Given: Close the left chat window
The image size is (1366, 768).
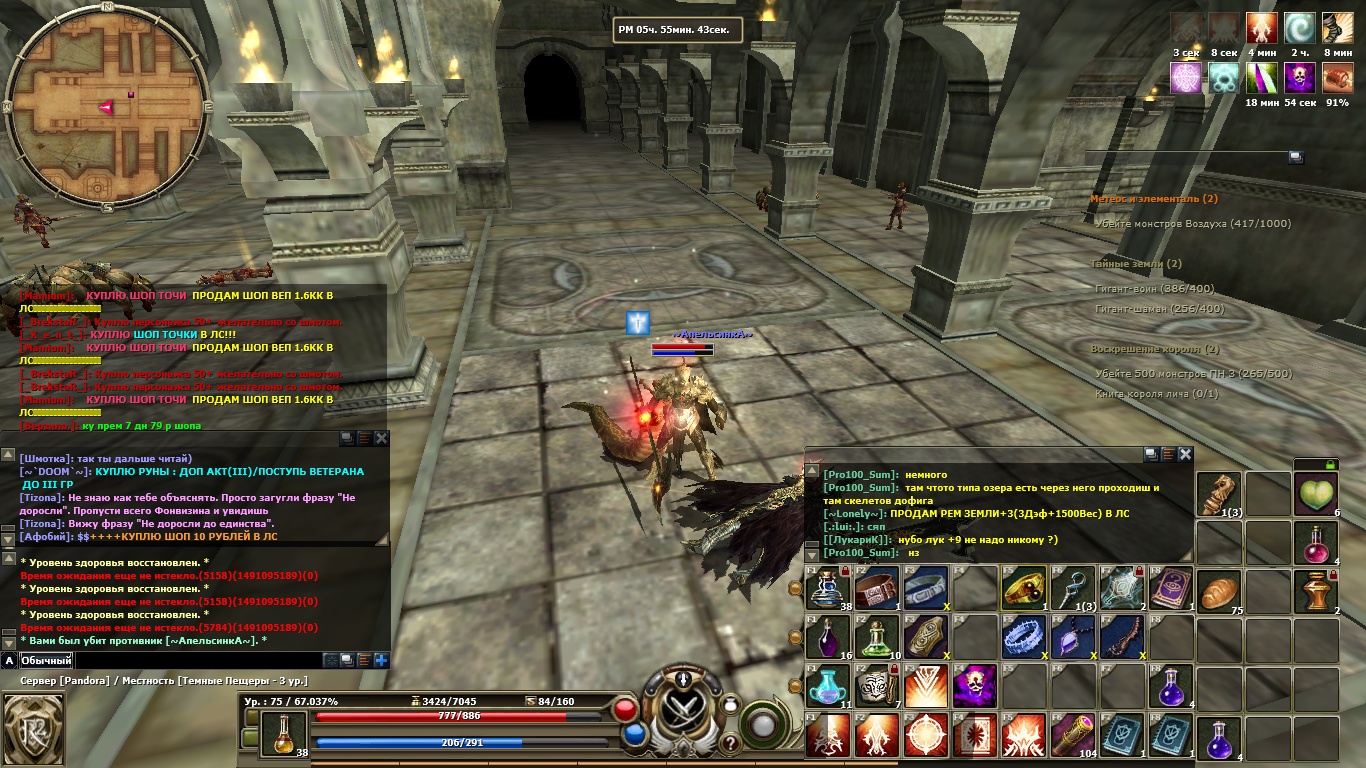Looking at the screenshot, I should [x=381, y=438].
